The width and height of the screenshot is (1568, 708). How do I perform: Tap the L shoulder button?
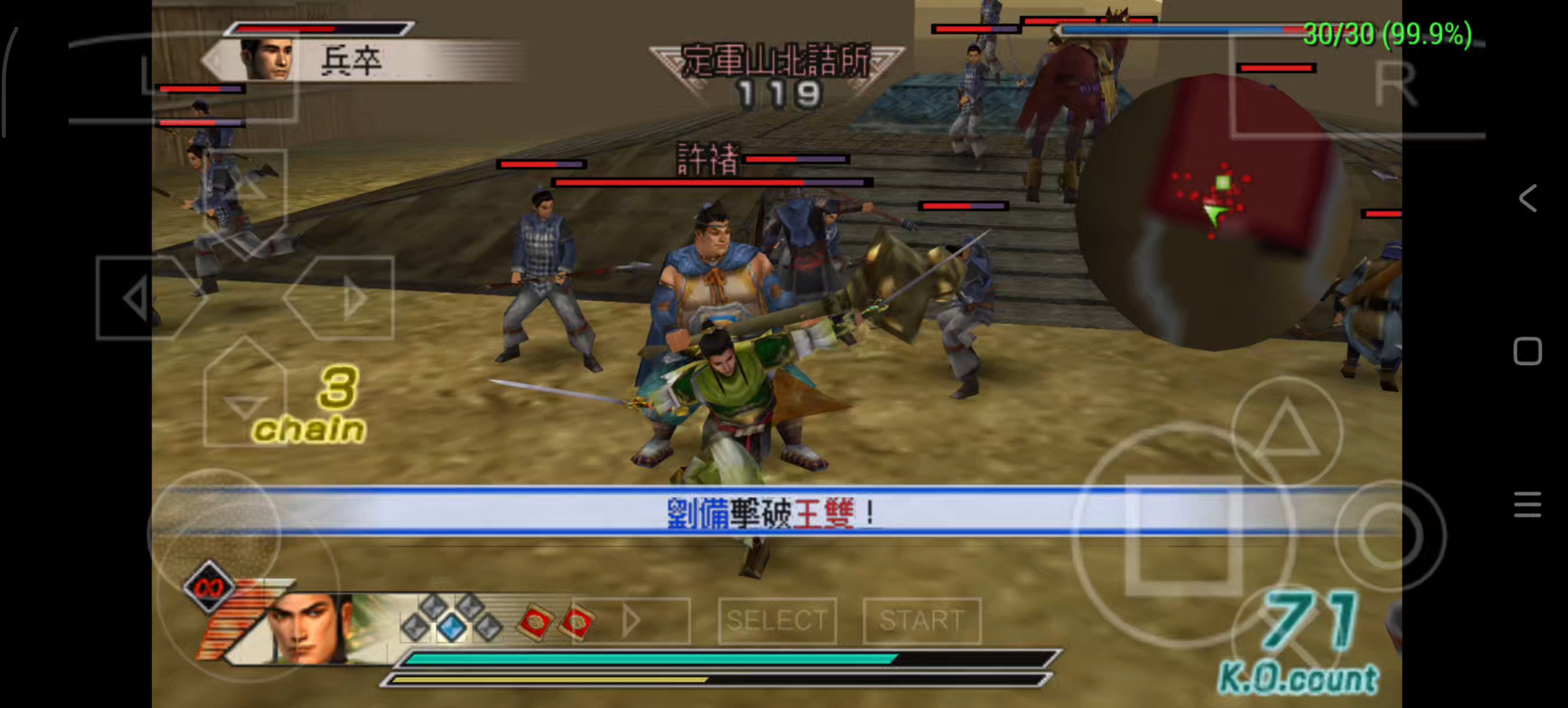pos(183,76)
